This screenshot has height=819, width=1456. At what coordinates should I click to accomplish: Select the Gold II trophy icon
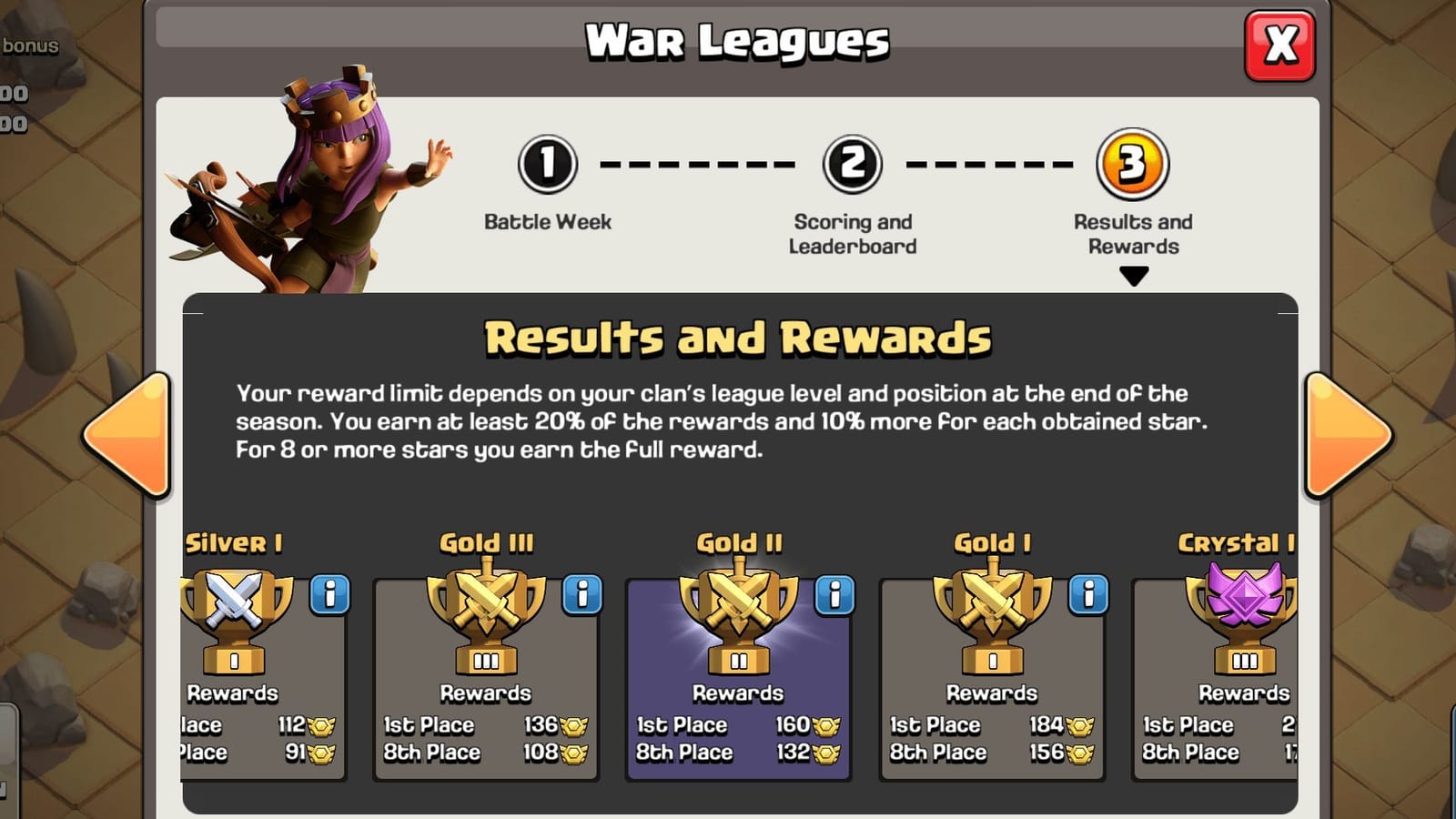tap(739, 619)
